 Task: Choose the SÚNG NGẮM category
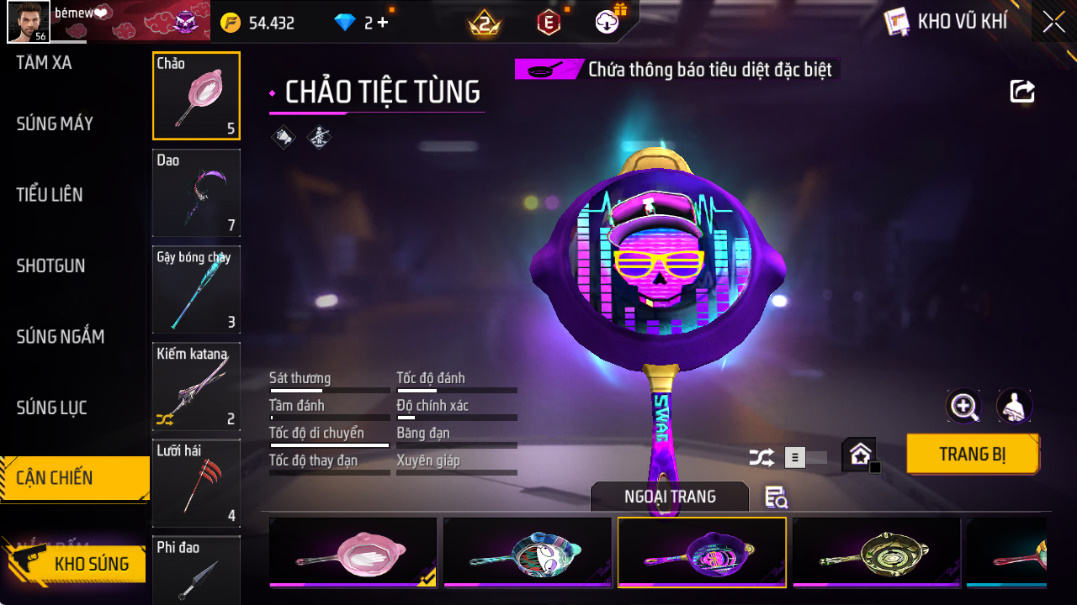(60, 337)
